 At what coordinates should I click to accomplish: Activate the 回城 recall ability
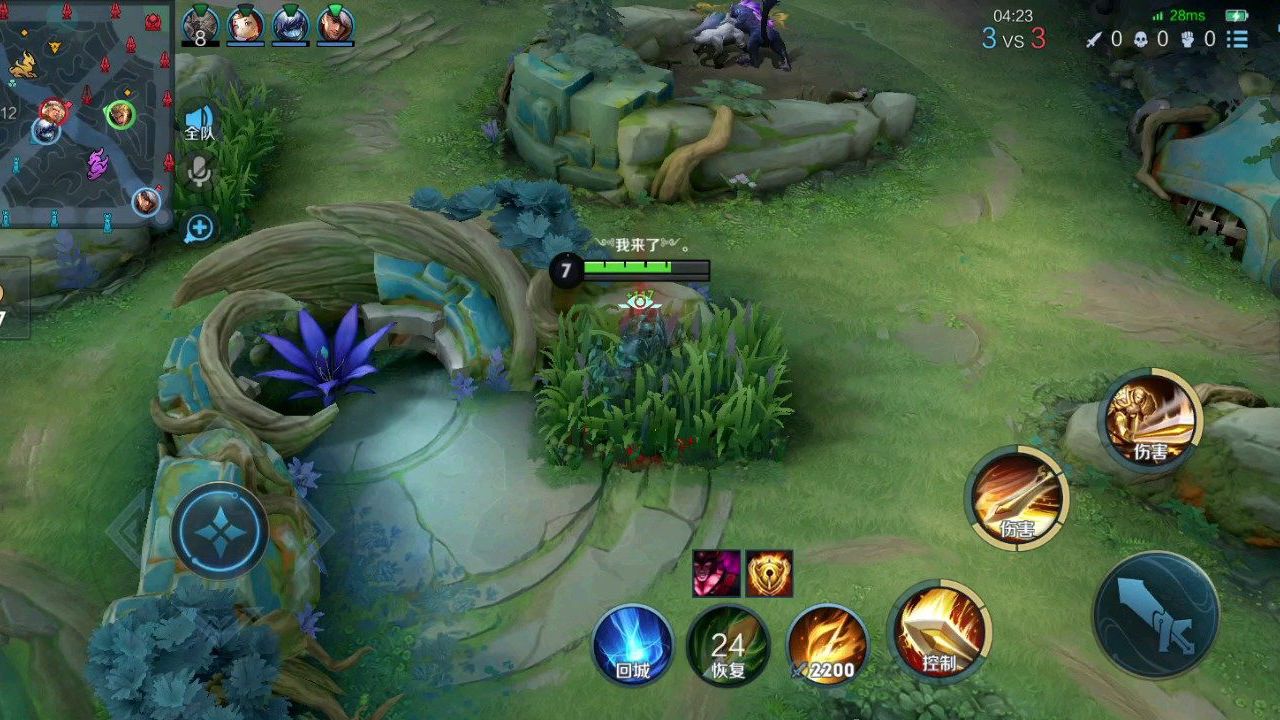coord(633,646)
